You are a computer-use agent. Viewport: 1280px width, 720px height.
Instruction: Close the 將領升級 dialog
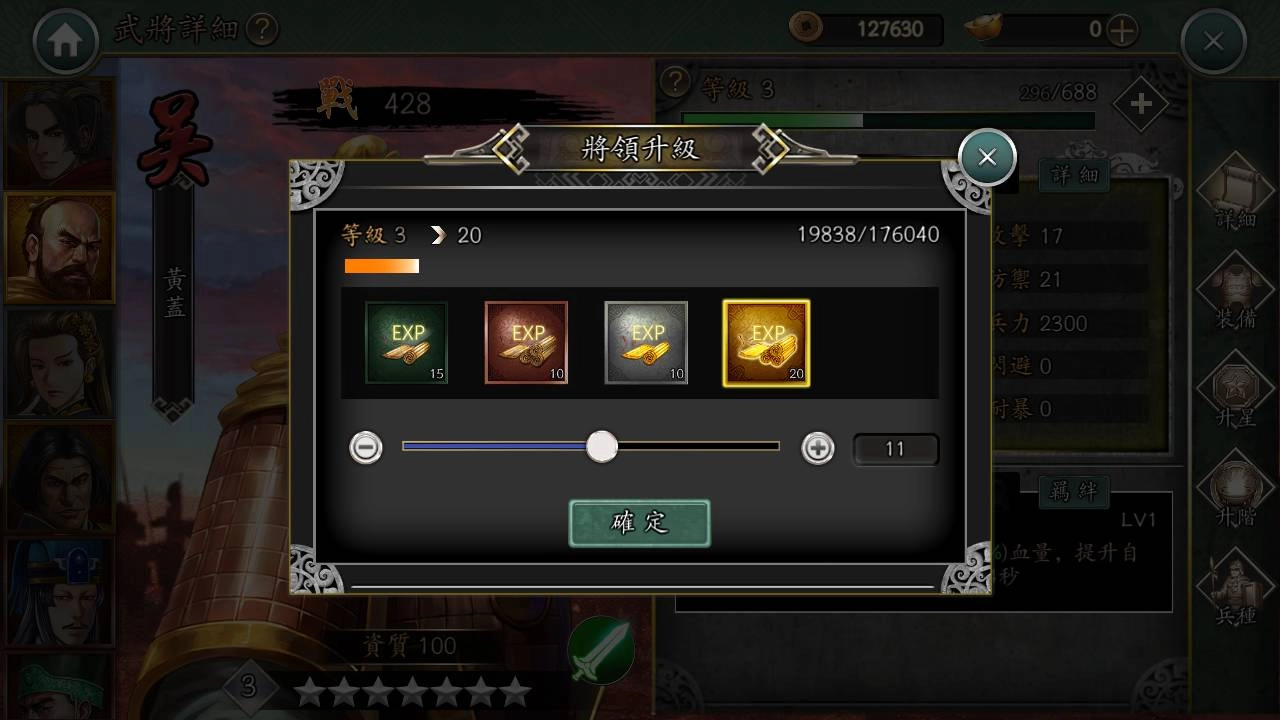(987, 157)
